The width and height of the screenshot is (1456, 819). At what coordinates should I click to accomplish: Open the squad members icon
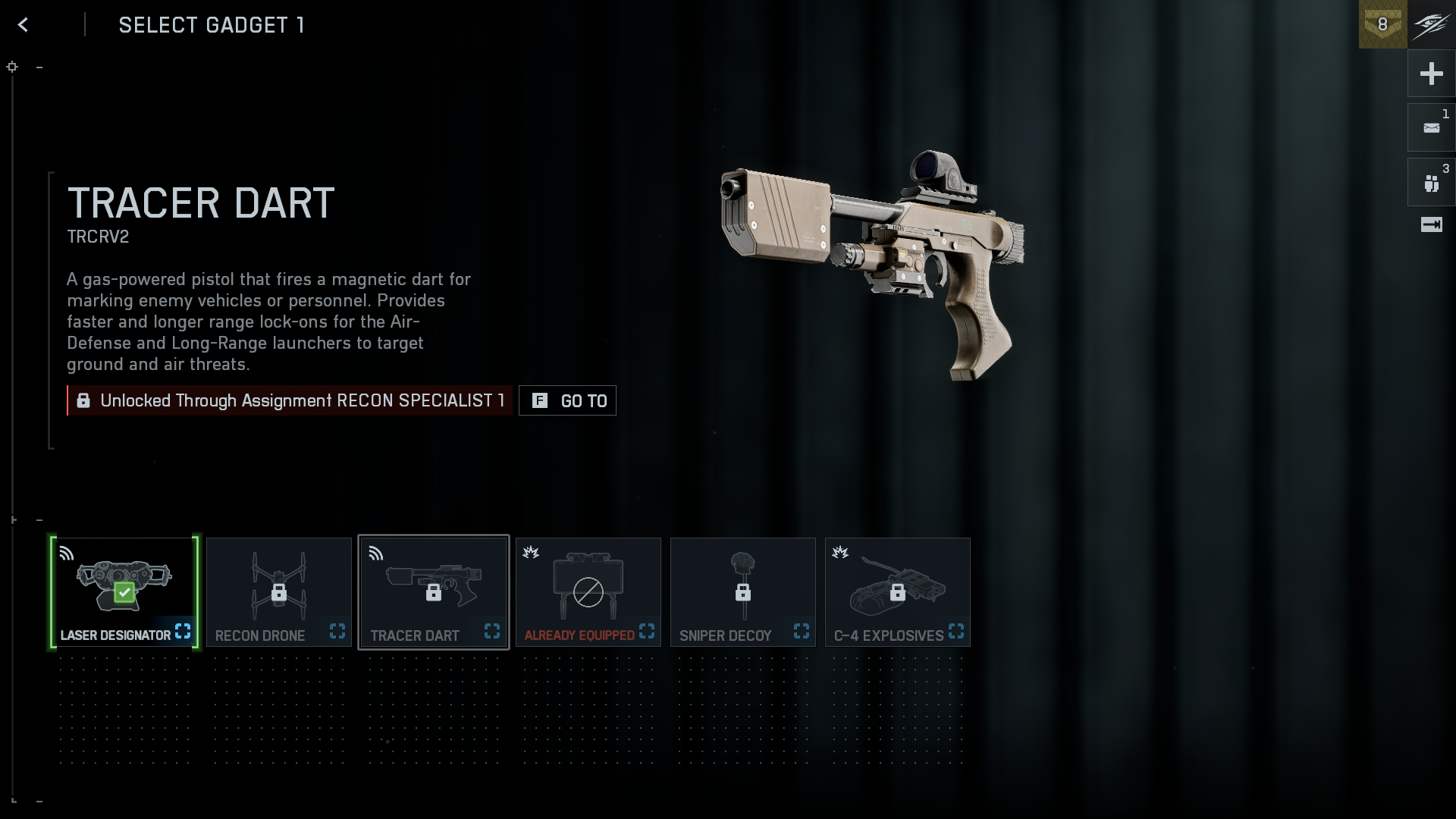tap(1431, 183)
